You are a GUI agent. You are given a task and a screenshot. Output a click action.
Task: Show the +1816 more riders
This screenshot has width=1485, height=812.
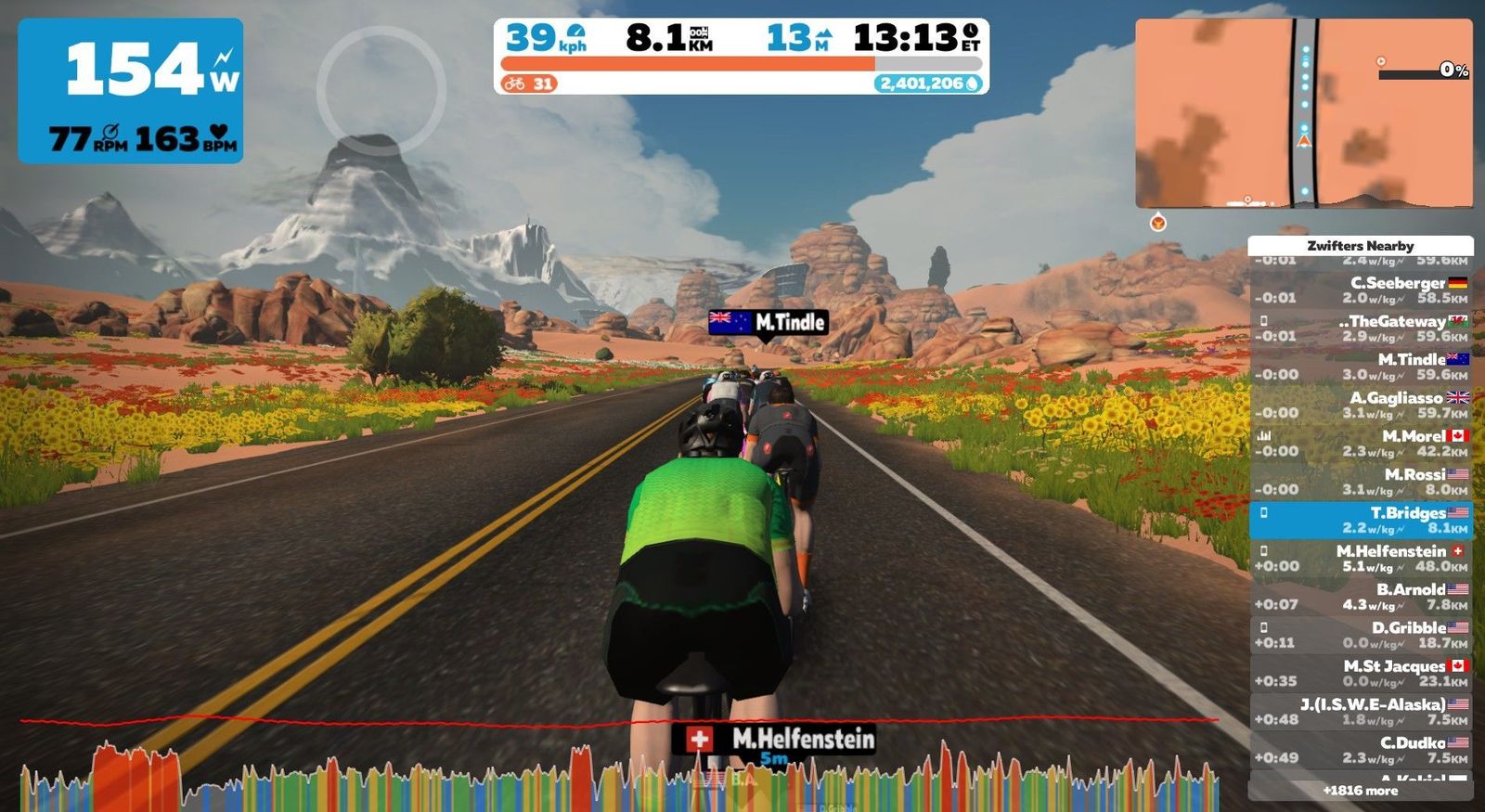point(1361,791)
